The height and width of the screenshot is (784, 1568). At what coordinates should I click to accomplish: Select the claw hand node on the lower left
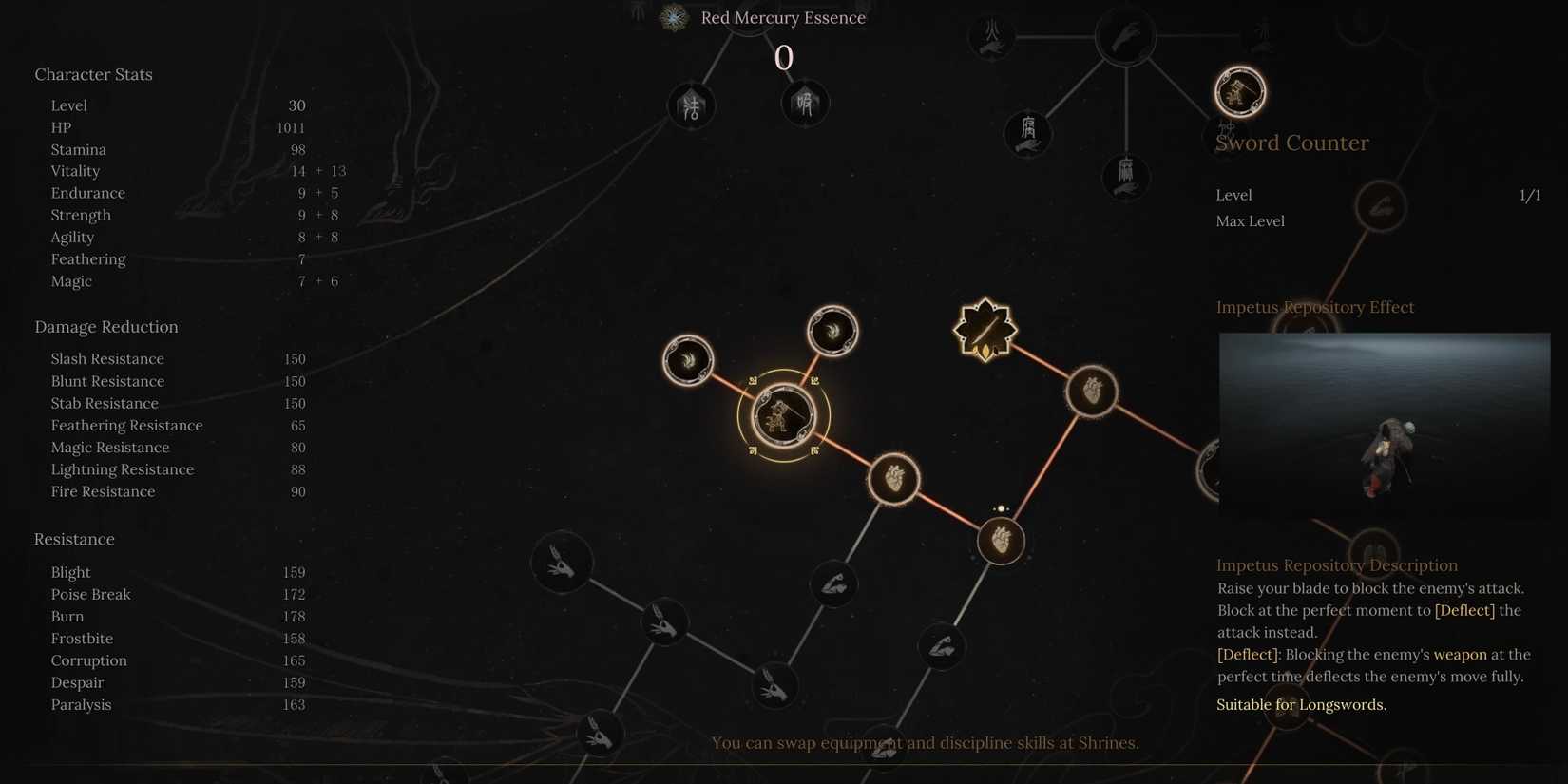coord(562,562)
